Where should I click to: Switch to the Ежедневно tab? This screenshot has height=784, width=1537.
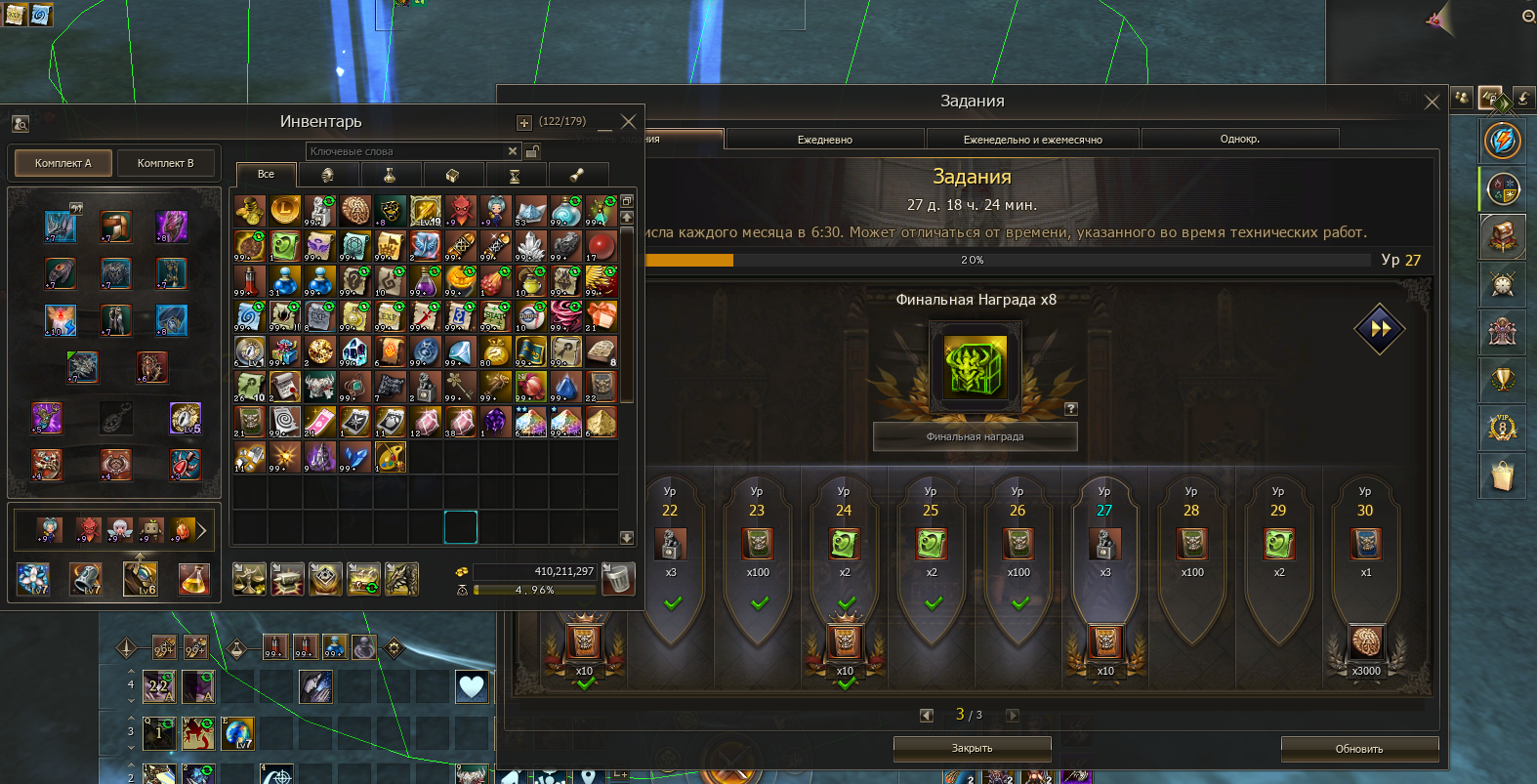click(x=824, y=140)
